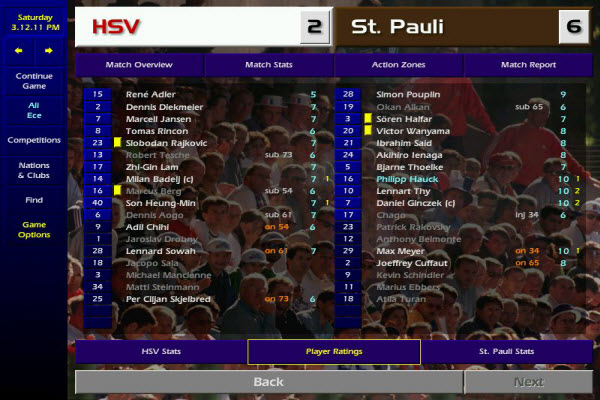View St. Pauli Stats
Image resolution: width=600 pixels, height=400 pixels.
(x=507, y=352)
